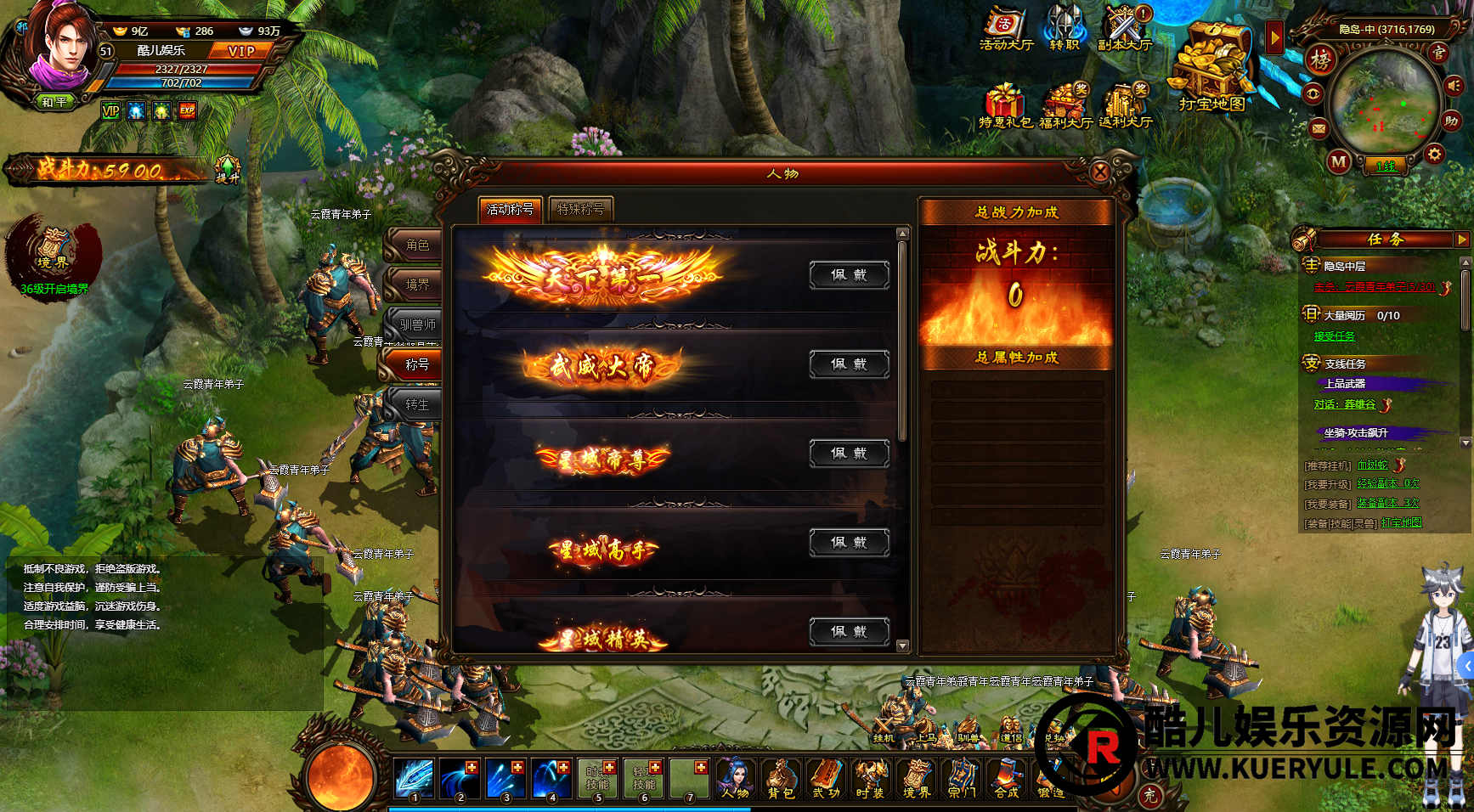The height and width of the screenshot is (812, 1474).
Task: Click the 提升 power boost button
Action: pyautogui.click(x=228, y=169)
